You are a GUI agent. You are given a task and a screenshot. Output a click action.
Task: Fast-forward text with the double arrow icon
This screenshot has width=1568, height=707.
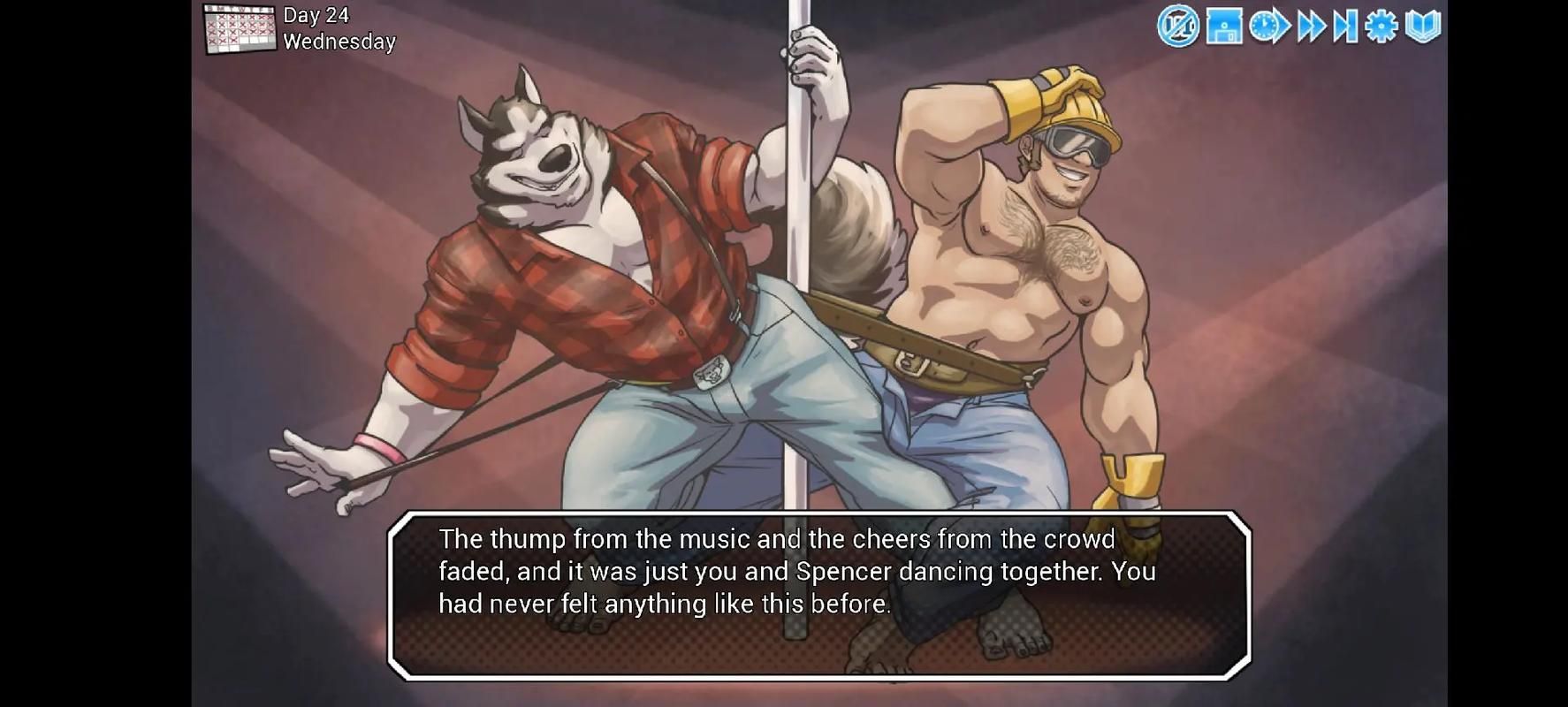point(1312,27)
